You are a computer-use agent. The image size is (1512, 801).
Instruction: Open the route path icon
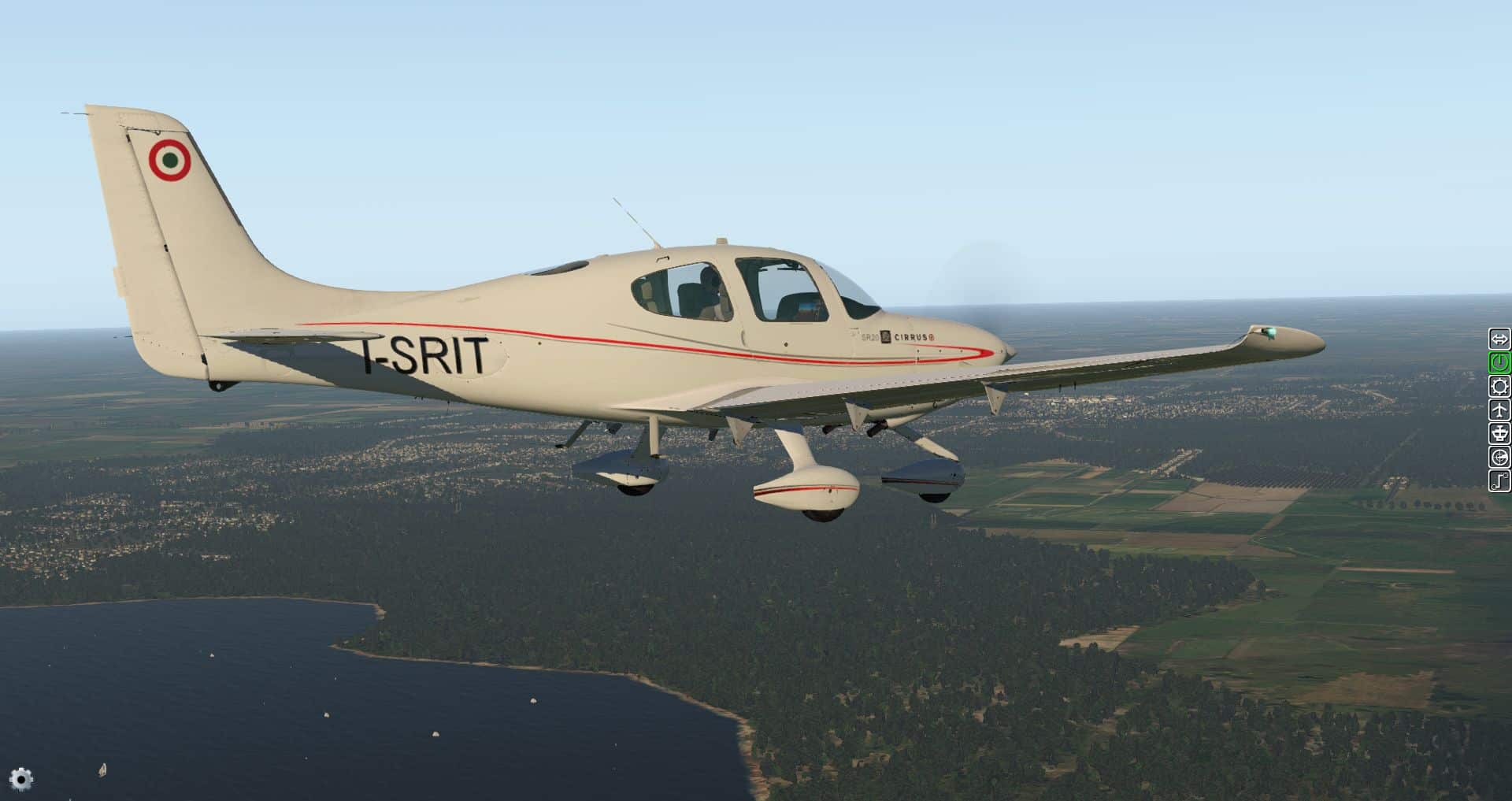pos(1499,480)
